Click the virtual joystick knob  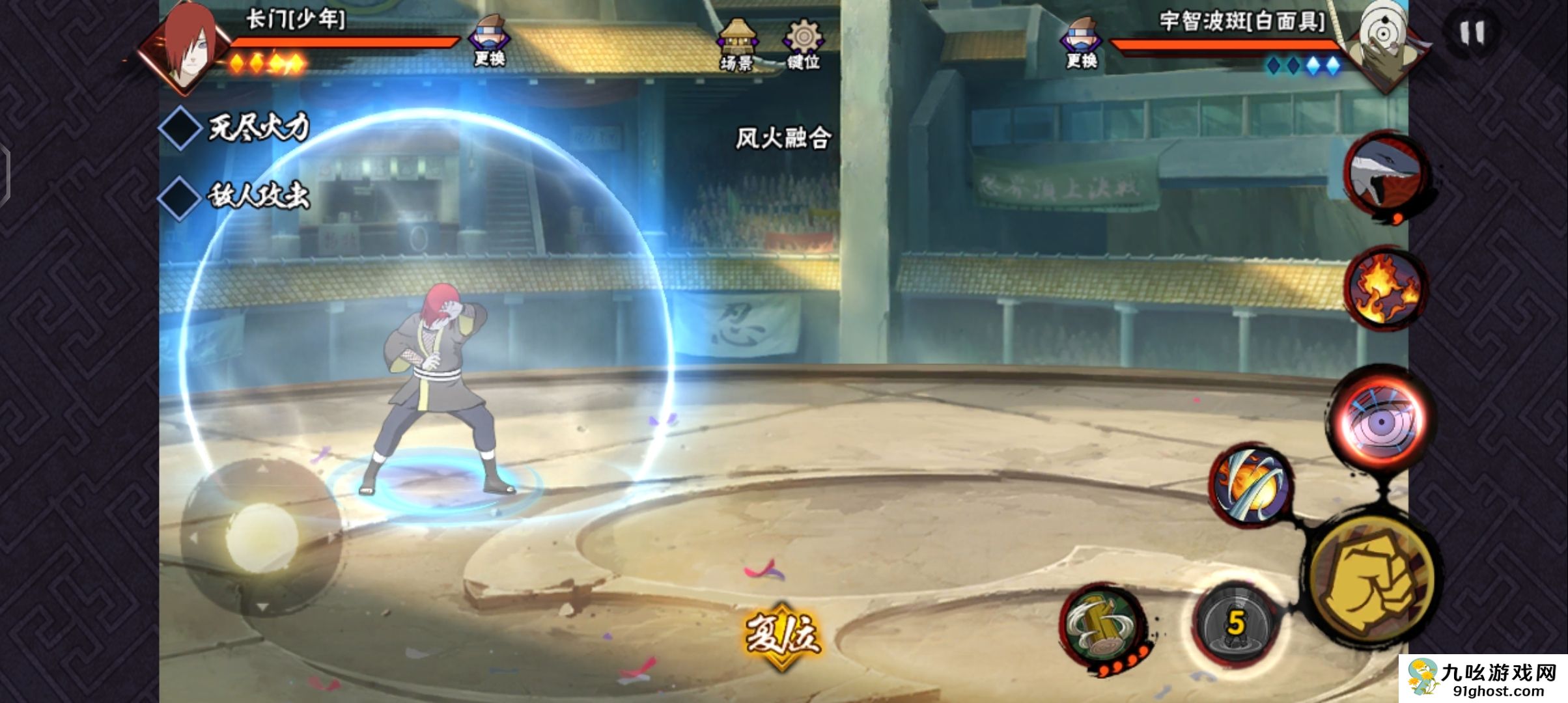(262, 538)
